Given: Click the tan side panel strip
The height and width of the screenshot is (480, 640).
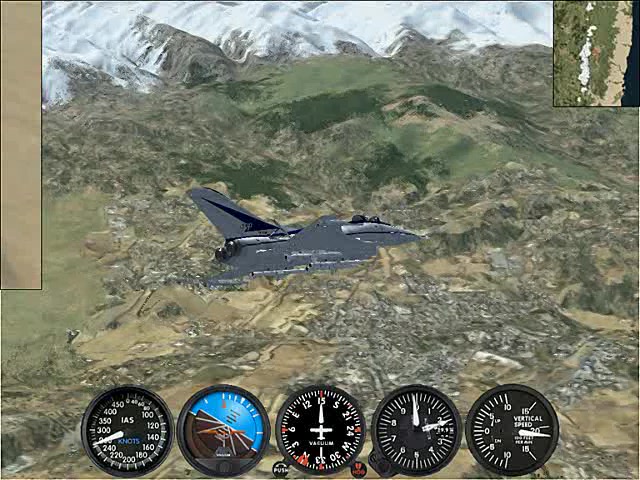Looking at the screenshot, I should (x=21, y=145).
